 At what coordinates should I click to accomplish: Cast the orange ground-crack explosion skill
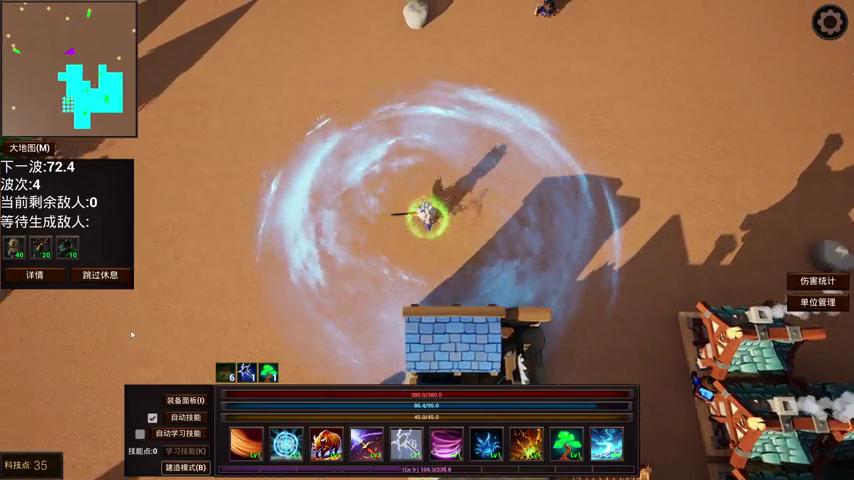[x=527, y=443]
